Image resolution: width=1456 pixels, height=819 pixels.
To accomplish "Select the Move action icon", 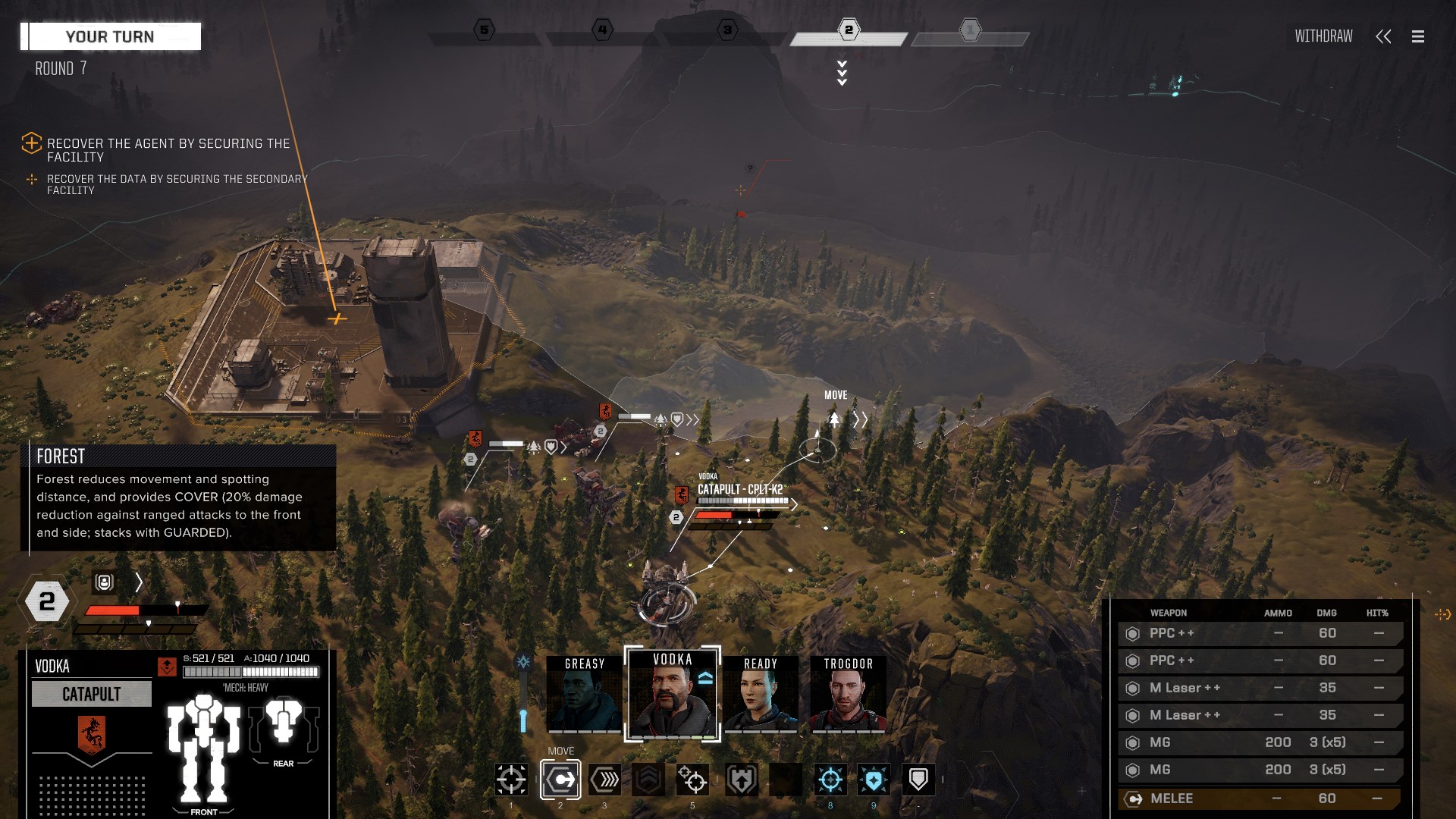I will click(560, 780).
